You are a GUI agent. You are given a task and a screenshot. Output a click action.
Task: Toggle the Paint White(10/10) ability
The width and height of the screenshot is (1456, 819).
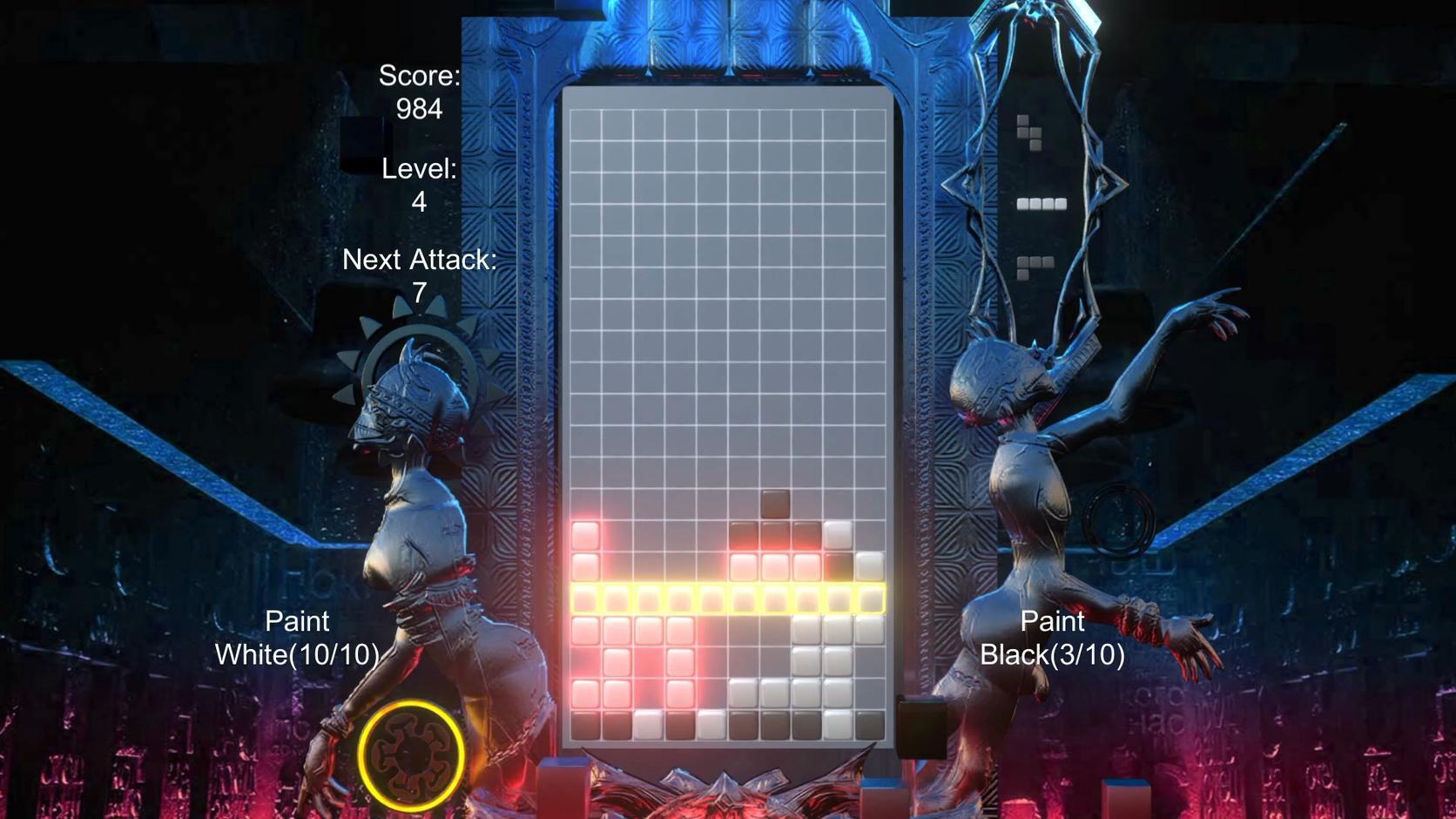pos(298,636)
